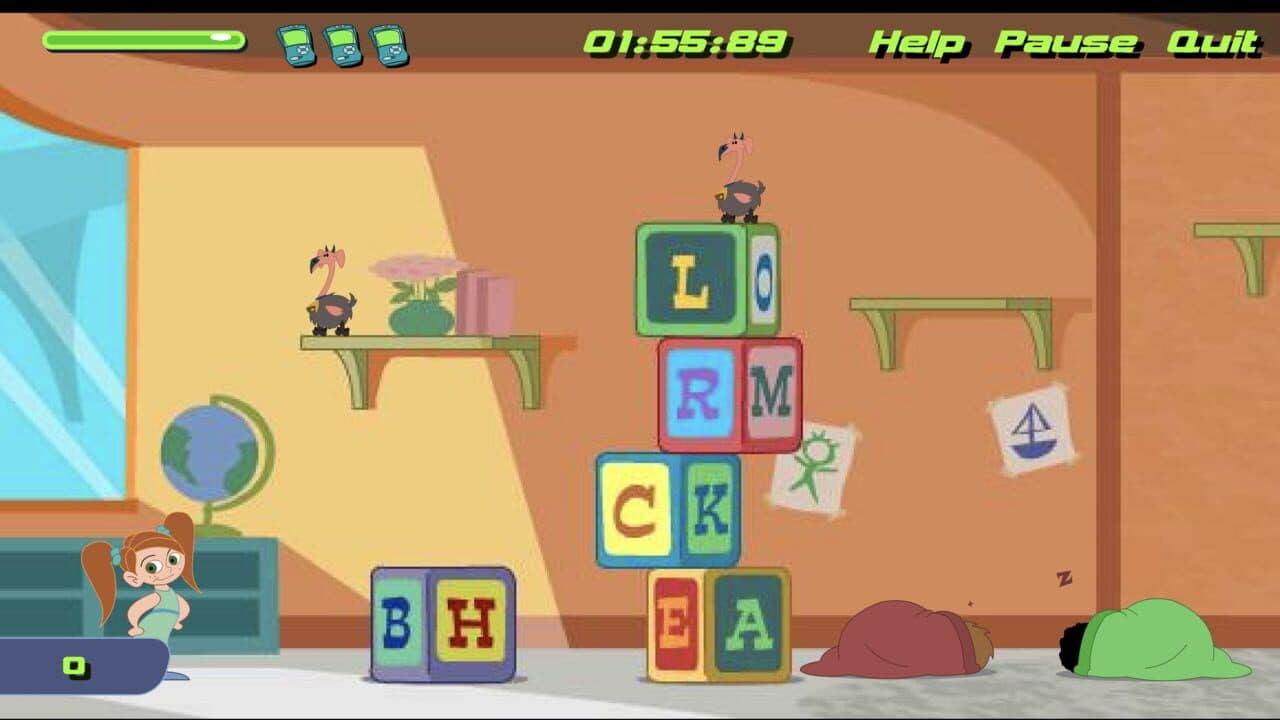Click the letter E block
Viewport: 1280px width, 720px height.
pos(675,620)
